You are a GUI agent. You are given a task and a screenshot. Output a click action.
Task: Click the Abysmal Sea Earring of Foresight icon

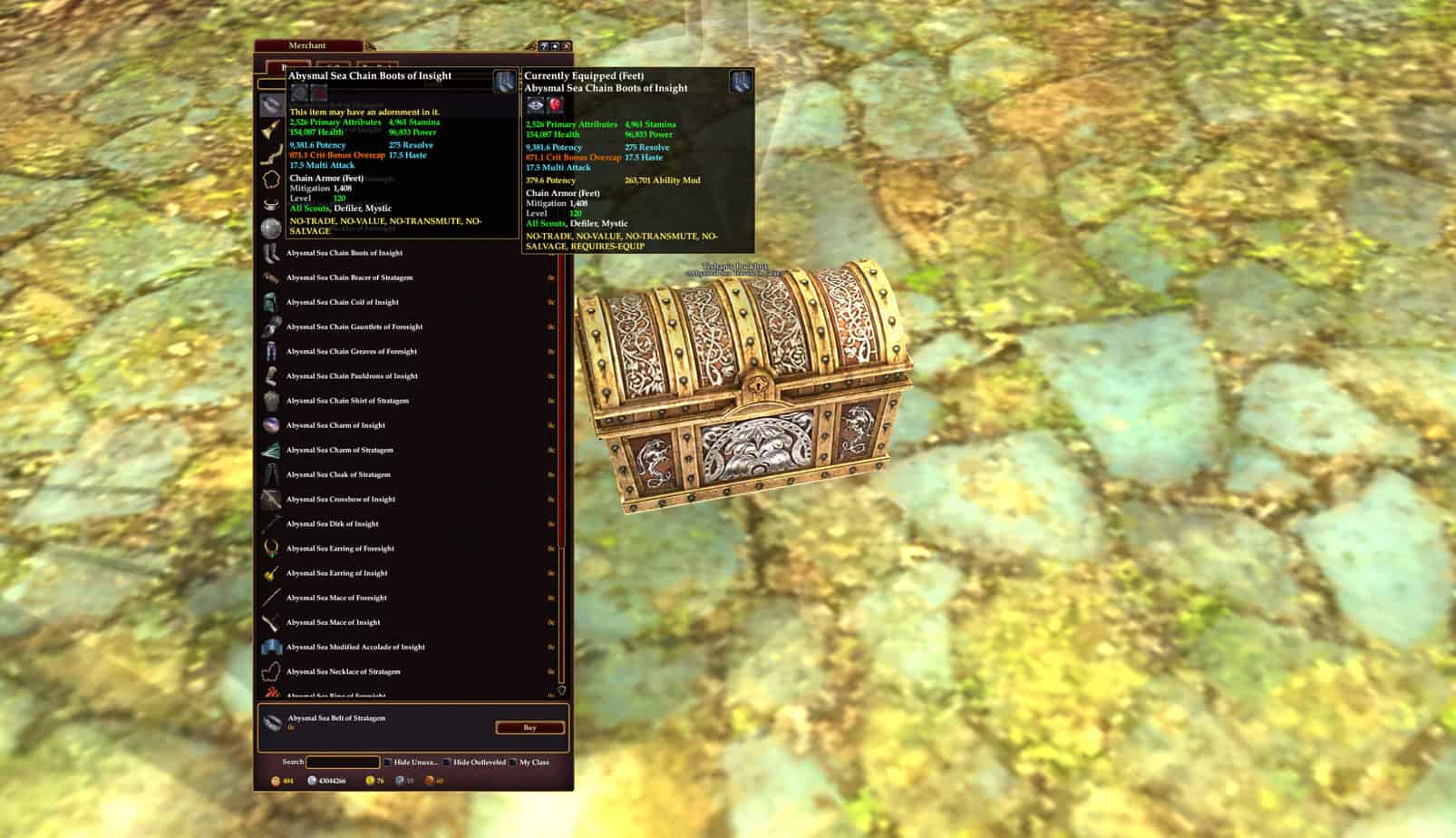pyautogui.click(x=270, y=548)
